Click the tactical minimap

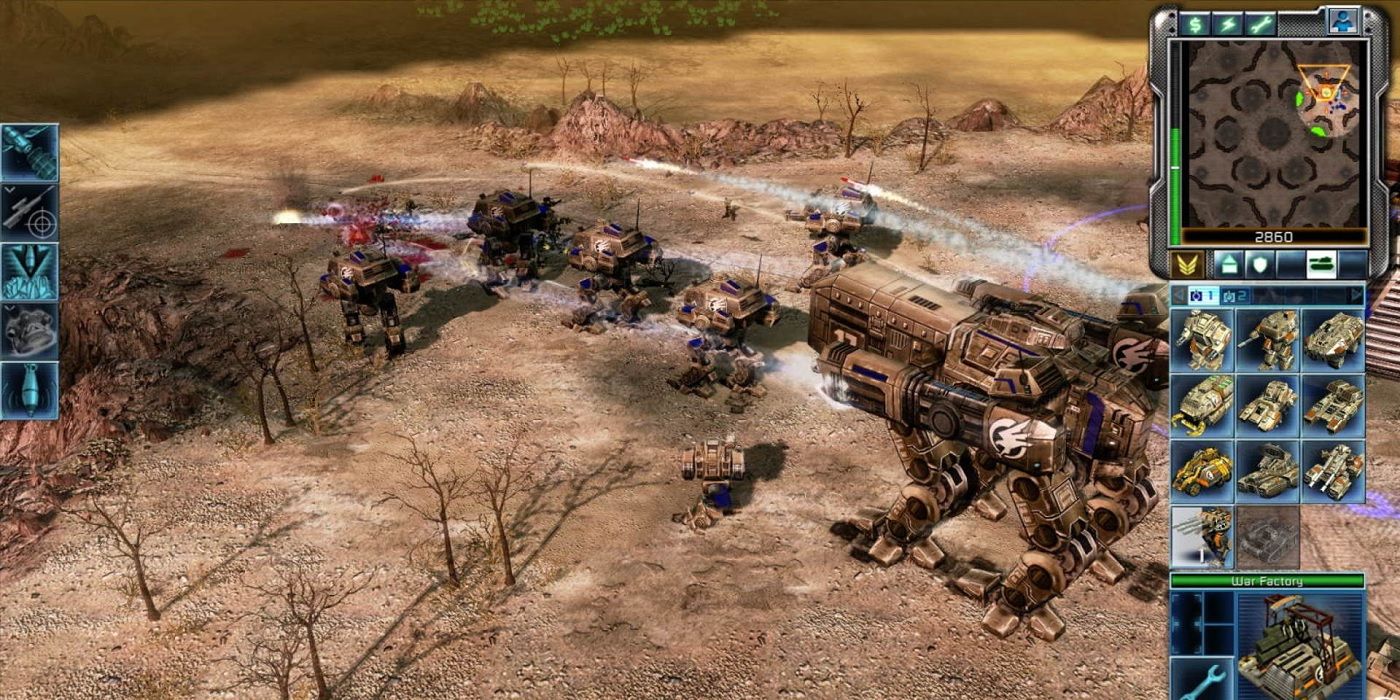pos(1273,135)
